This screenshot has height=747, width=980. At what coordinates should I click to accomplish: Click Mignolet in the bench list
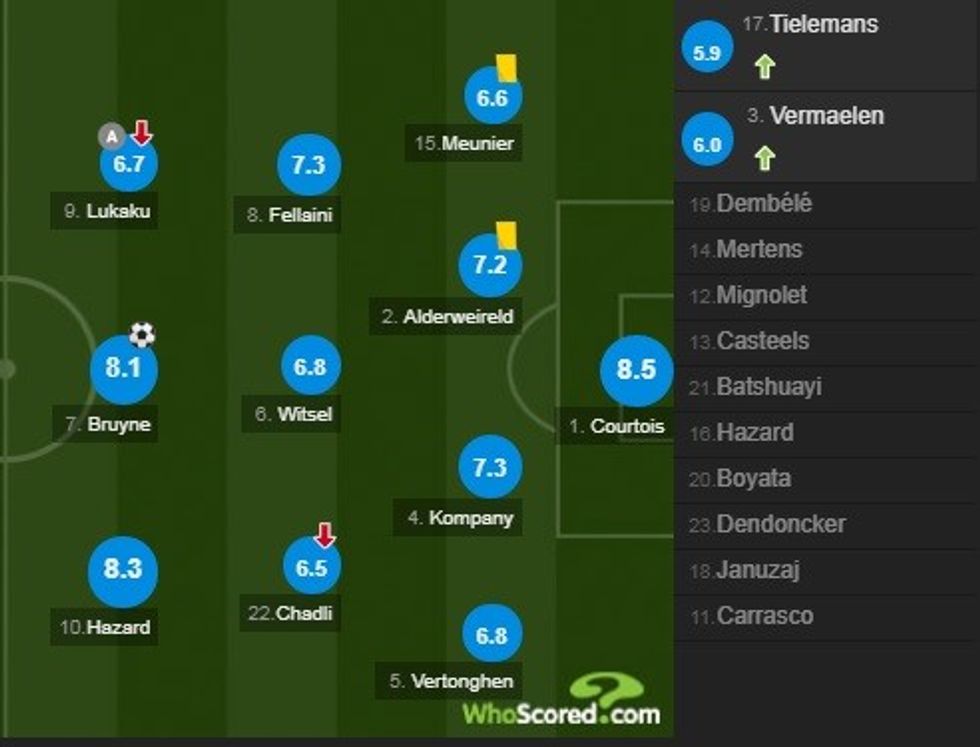point(761,296)
